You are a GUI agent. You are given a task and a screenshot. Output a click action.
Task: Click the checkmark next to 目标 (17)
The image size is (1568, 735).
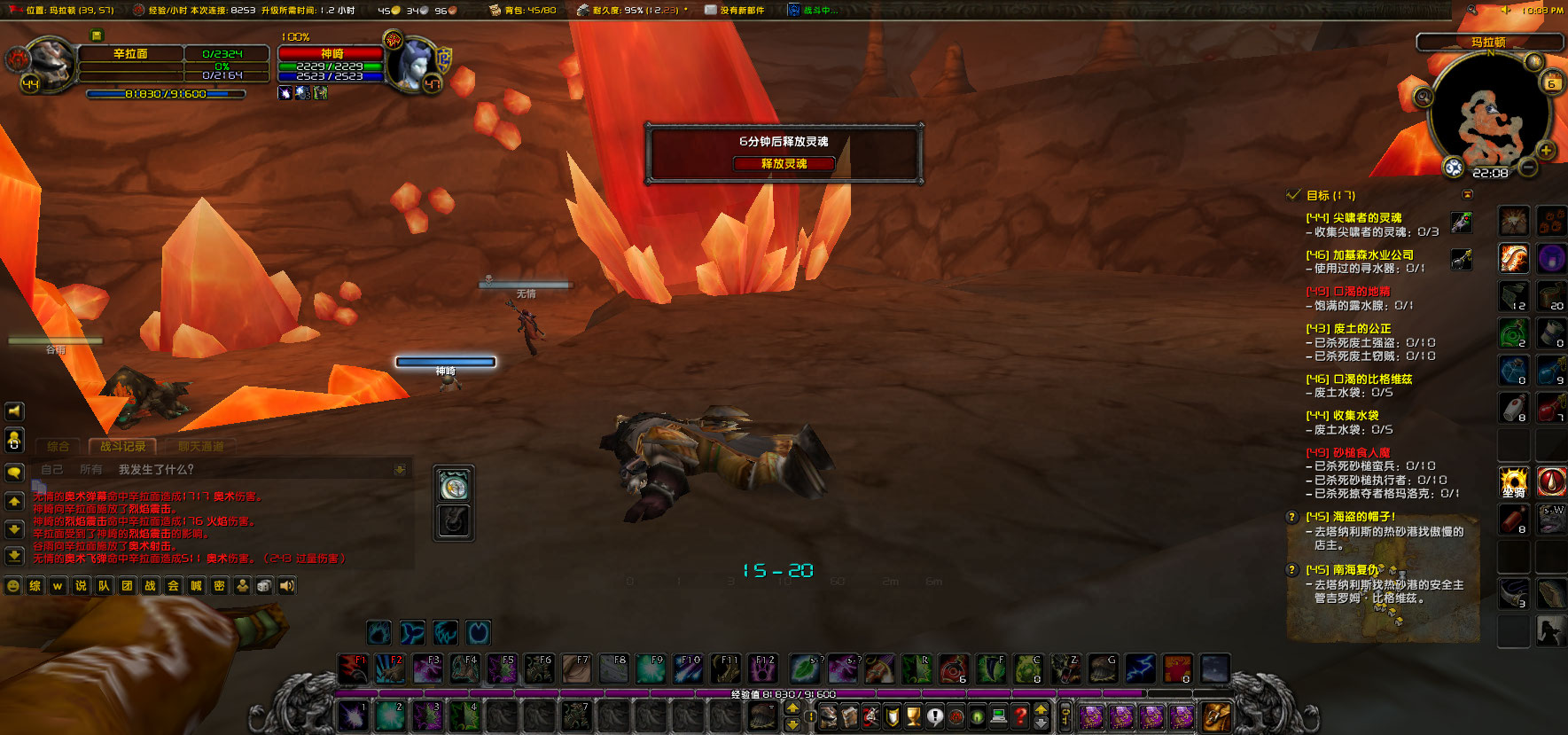point(1293,196)
